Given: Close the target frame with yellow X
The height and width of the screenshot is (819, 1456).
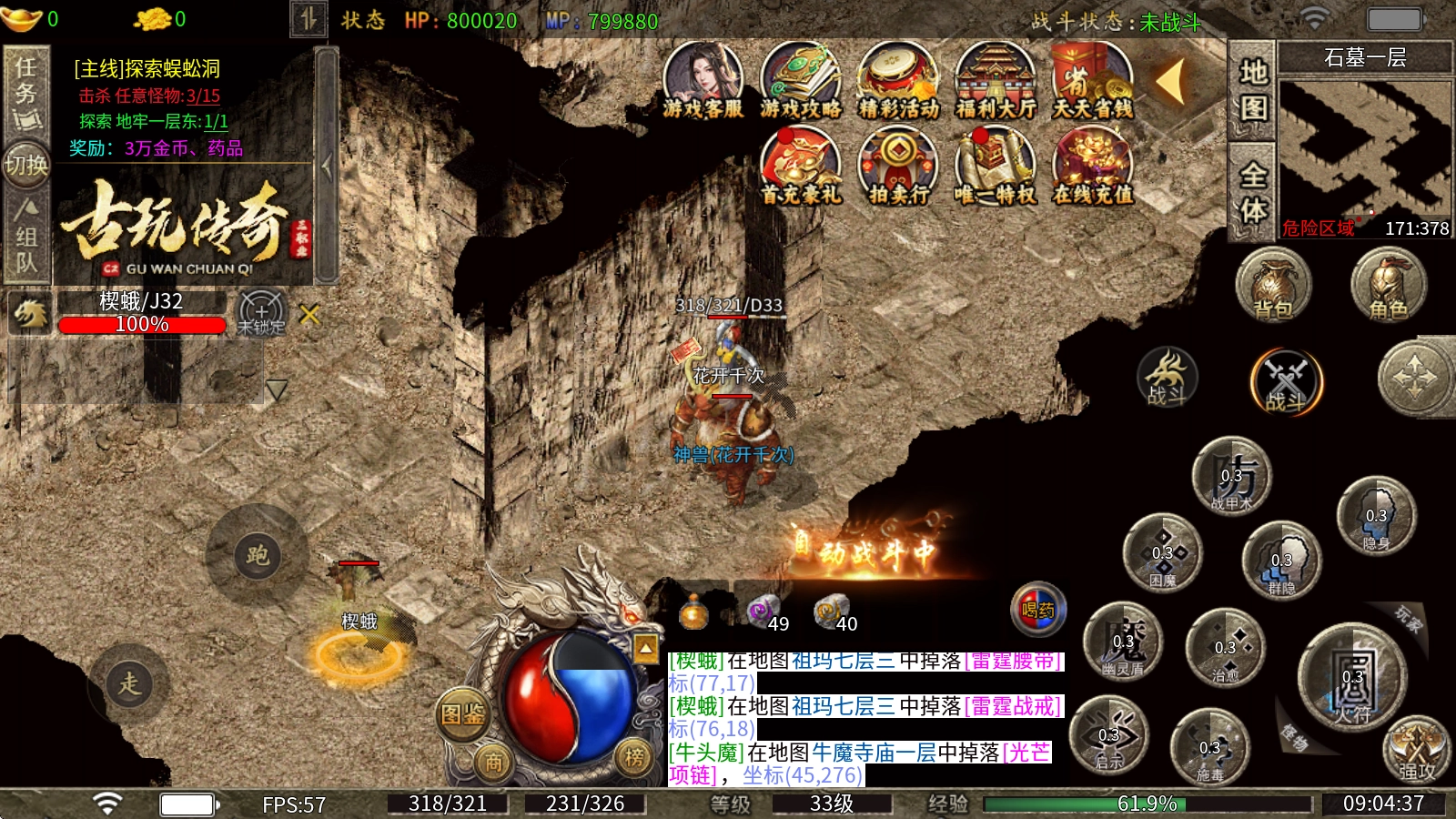Looking at the screenshot, I should tap(309, 315).
